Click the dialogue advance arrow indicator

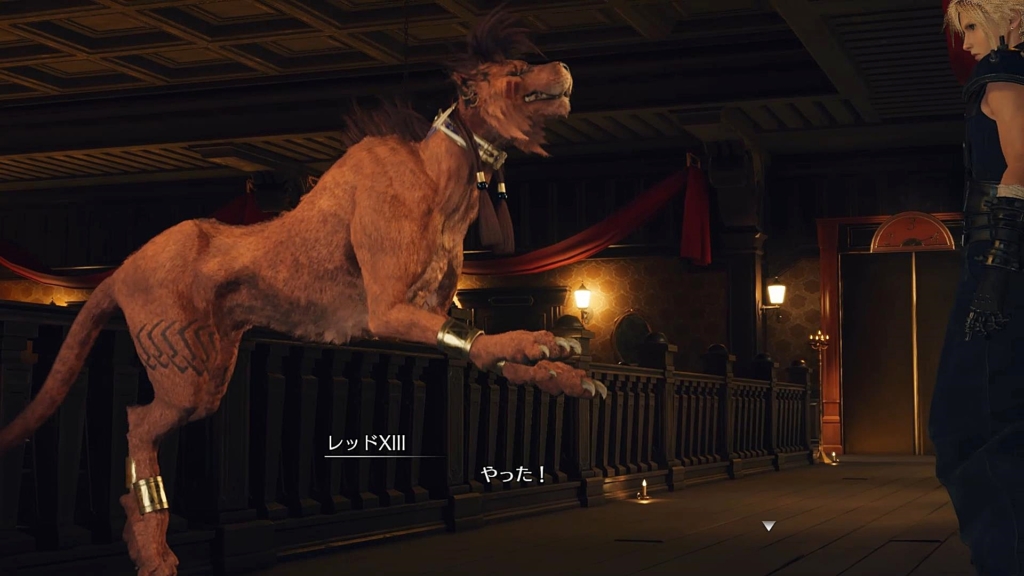click(x=768, y=525)
